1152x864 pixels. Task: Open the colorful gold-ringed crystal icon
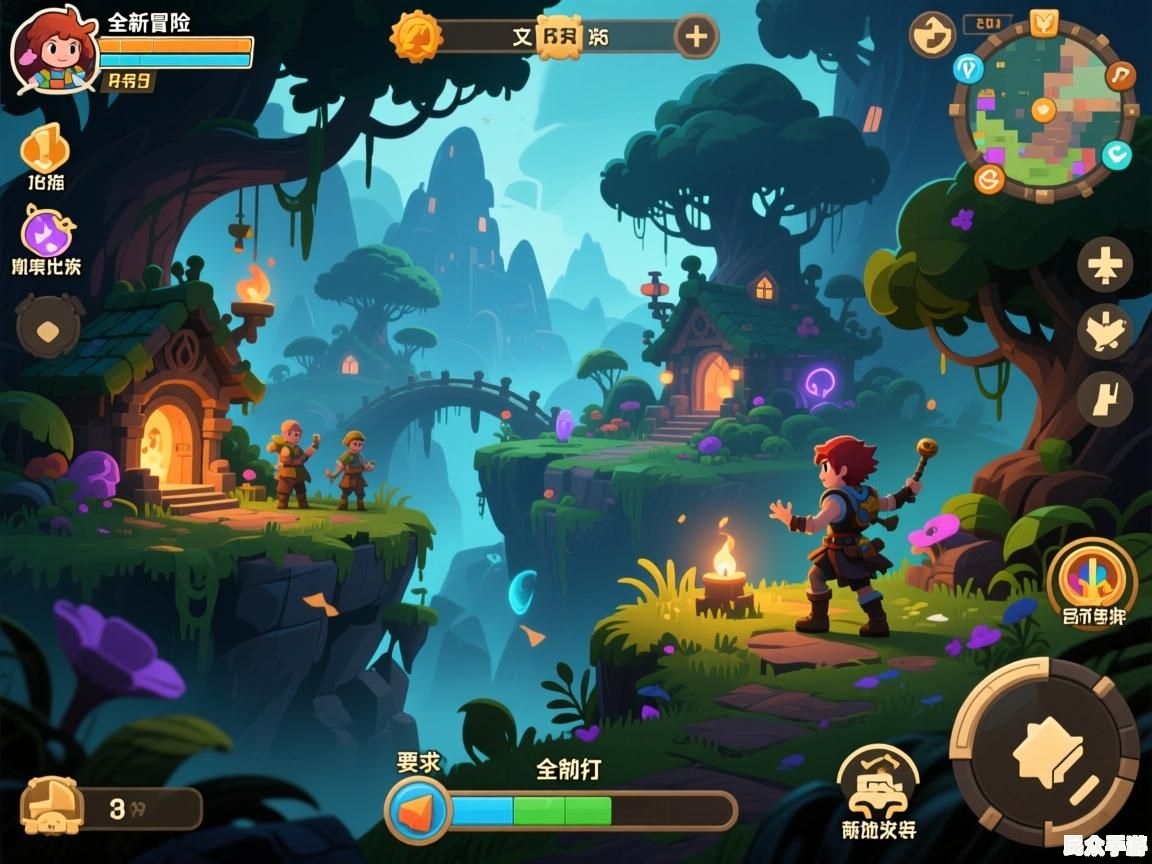click(x=1091, y=572)
